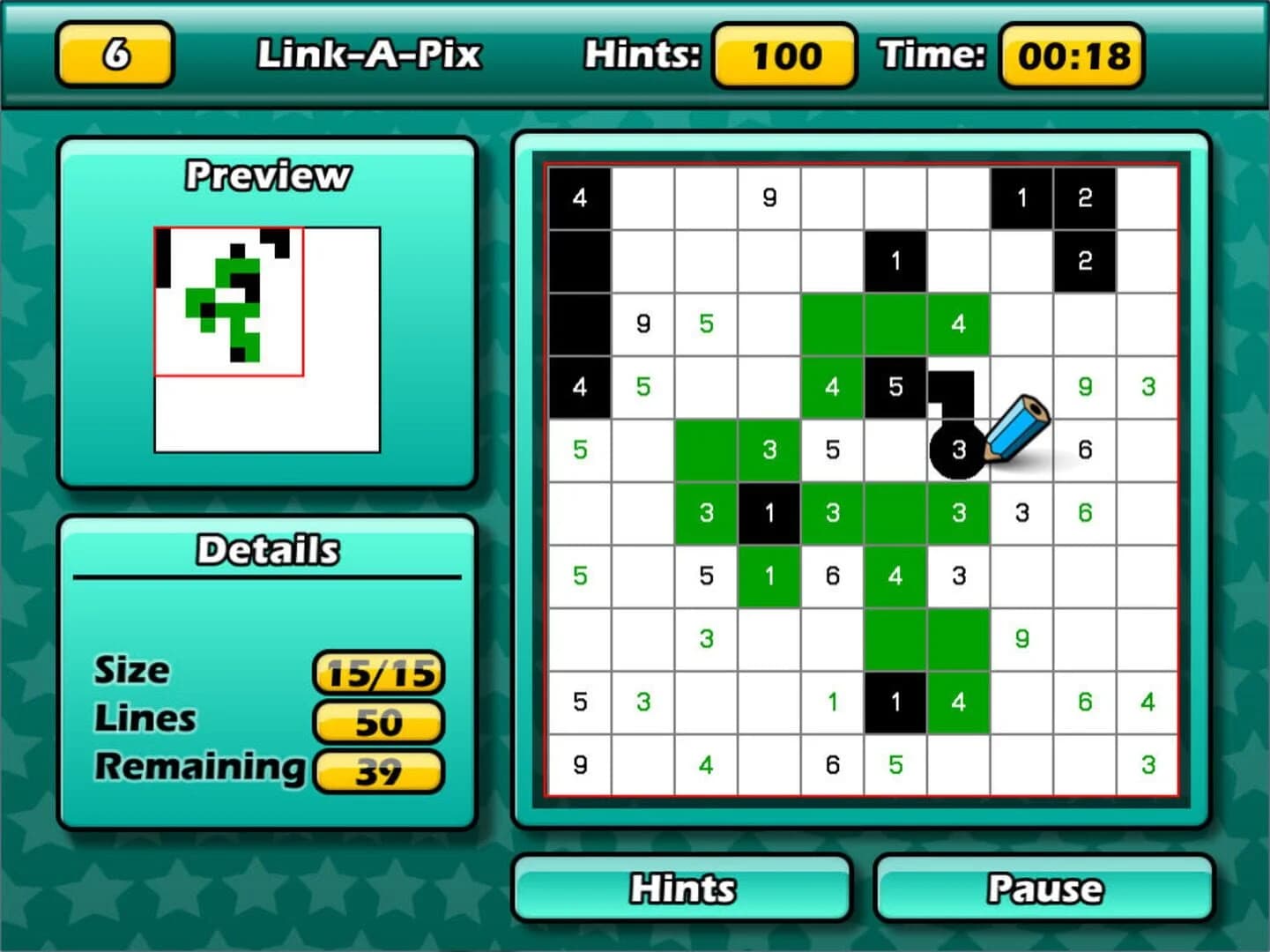The image size is (1270, 952).
Task: Click the Size value 15/15 badge
Action: coord(381,673)
